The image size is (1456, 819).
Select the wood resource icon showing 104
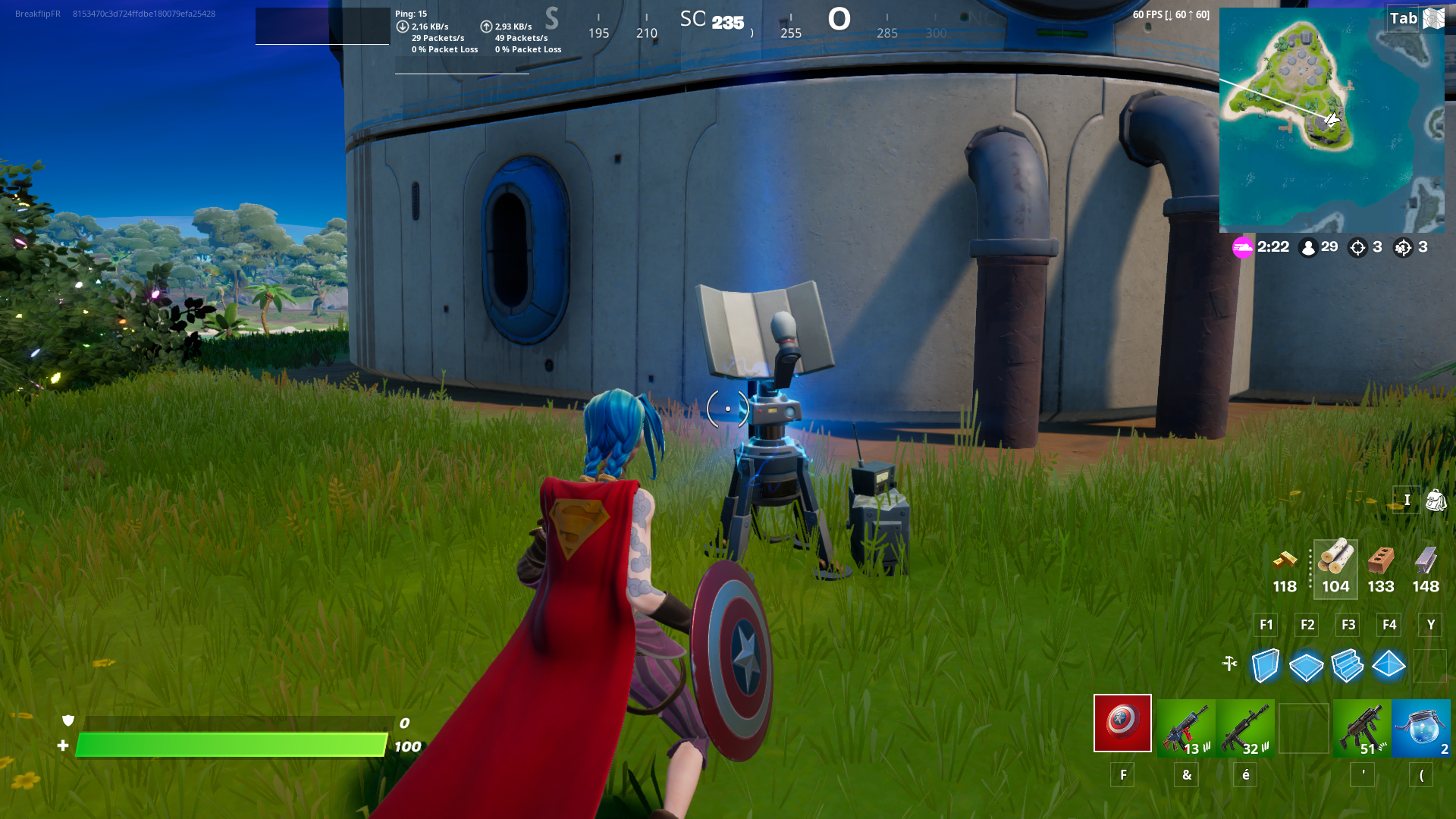coord(1335,563)
